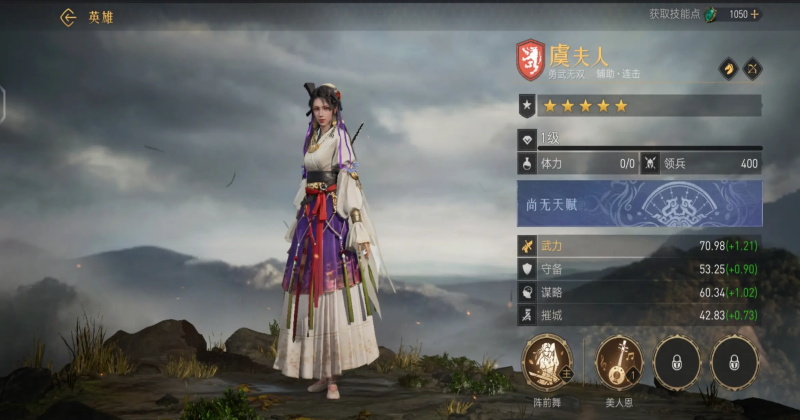Open the 阵前舞 main skill icon
Image resolution: width=800 pixels, height=420 pixels.
[548, 361]
